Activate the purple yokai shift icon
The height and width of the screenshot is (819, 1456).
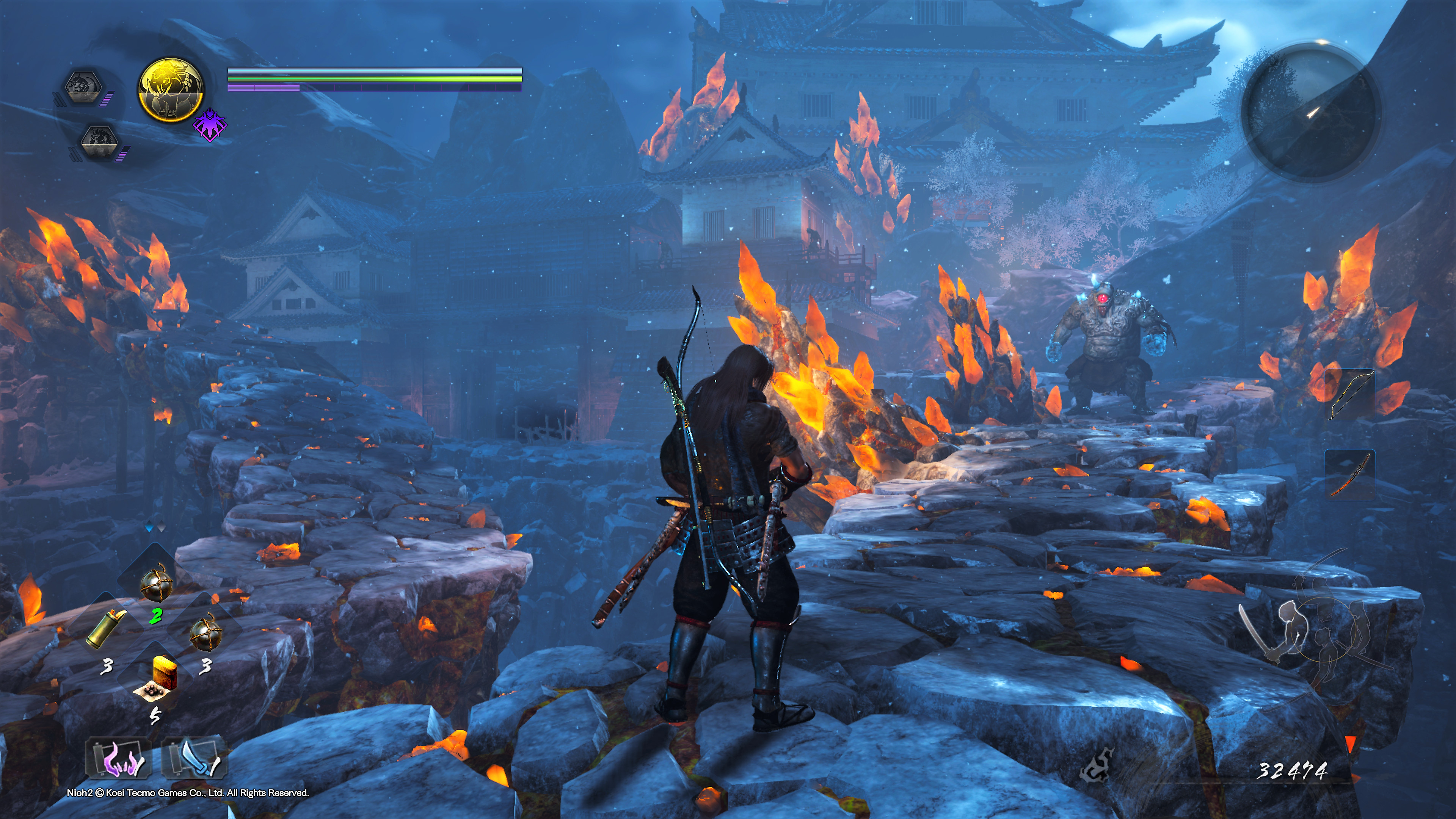[x=210, y=126]
